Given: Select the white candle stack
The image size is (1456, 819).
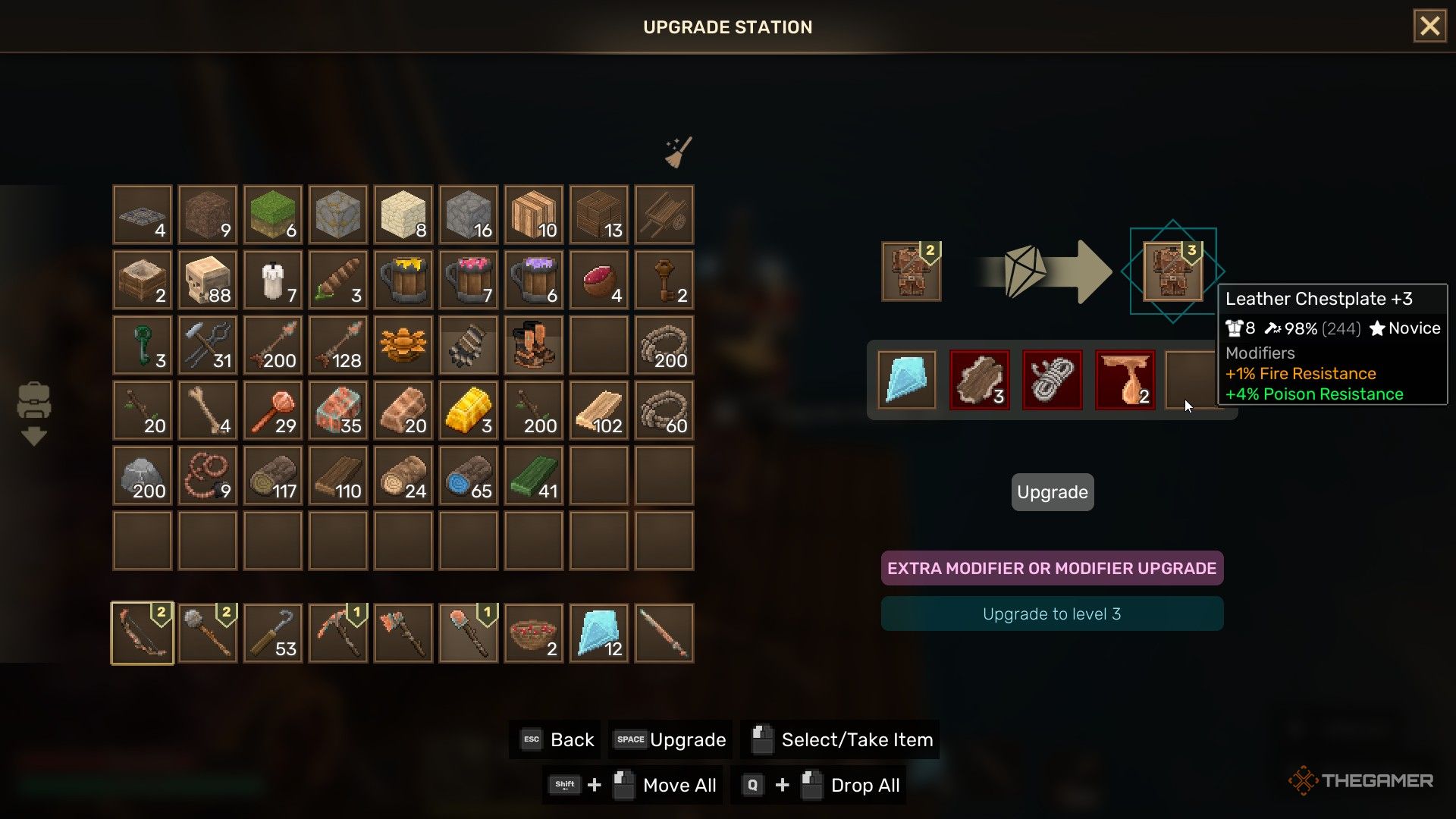Looking at the screenshot, I should coord(273,280).
